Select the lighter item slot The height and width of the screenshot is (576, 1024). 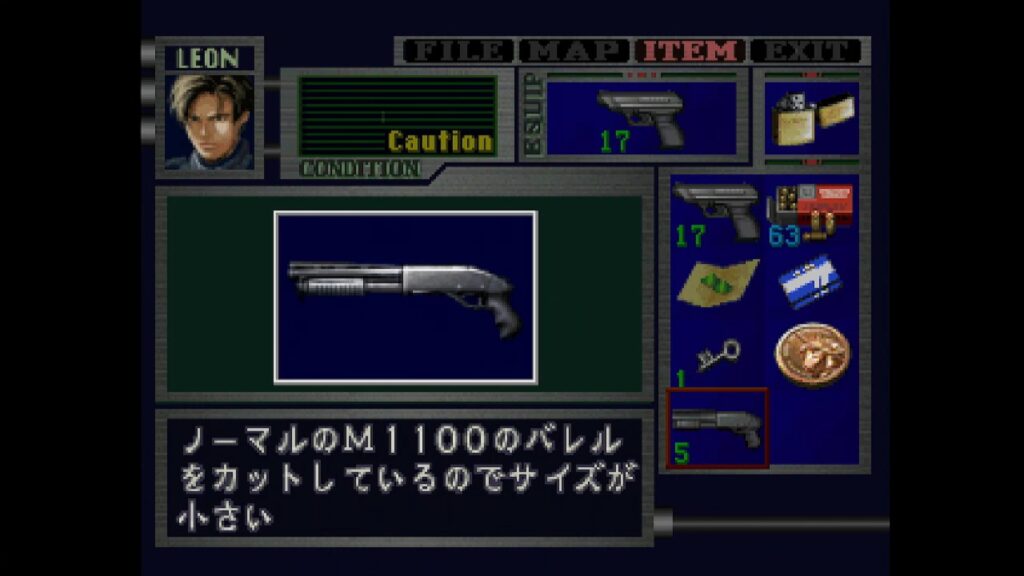click(810, 118)
